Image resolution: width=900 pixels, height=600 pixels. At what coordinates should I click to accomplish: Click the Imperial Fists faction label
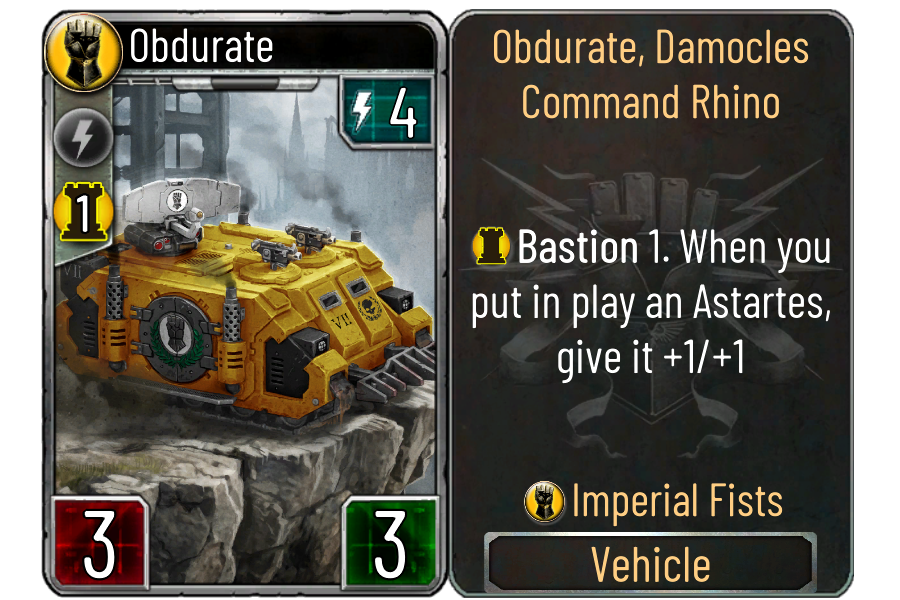pyautogui.click(x=676, y=500)
